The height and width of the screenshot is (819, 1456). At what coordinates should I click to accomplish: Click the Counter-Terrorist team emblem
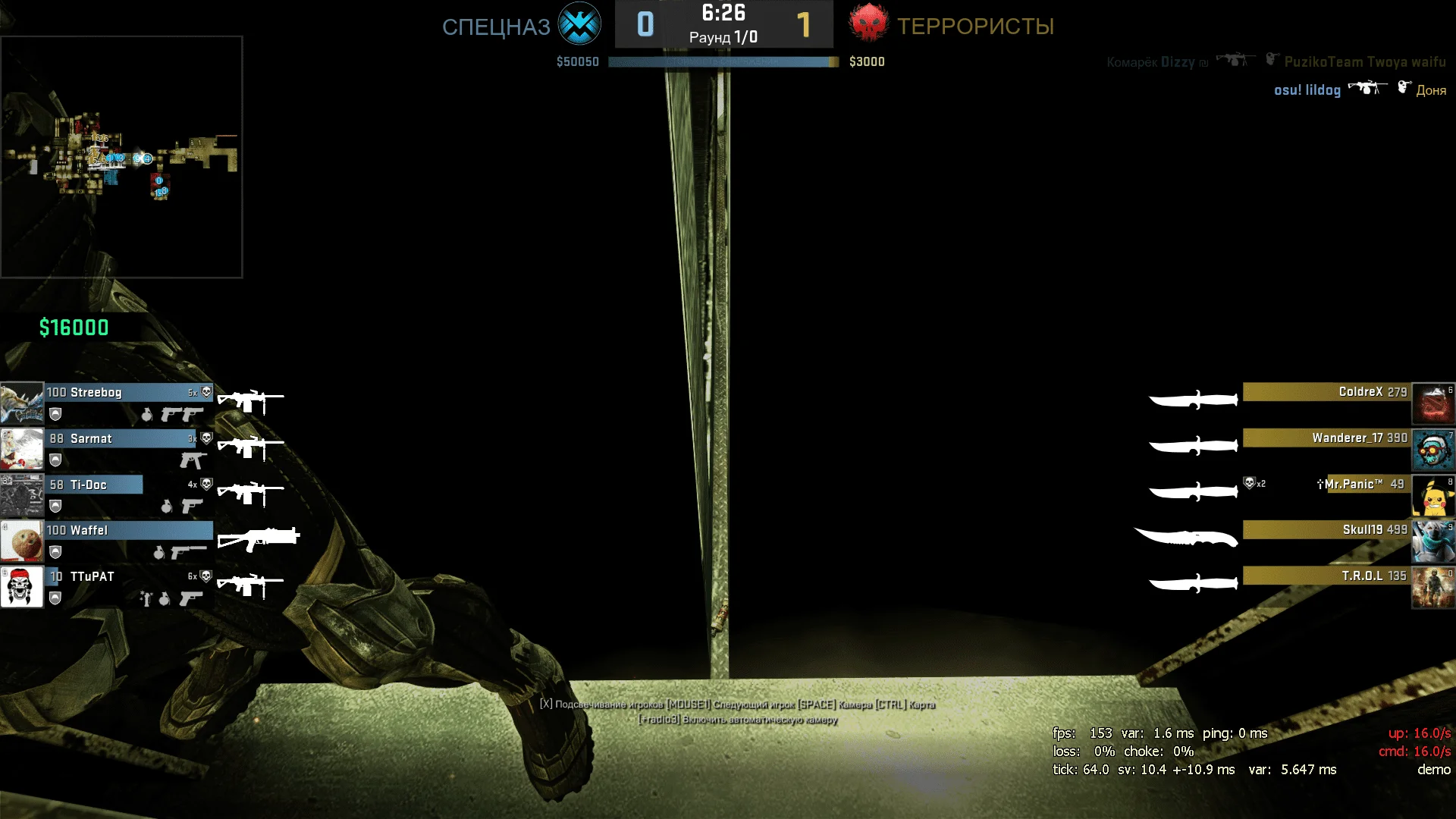pos(579,24)
